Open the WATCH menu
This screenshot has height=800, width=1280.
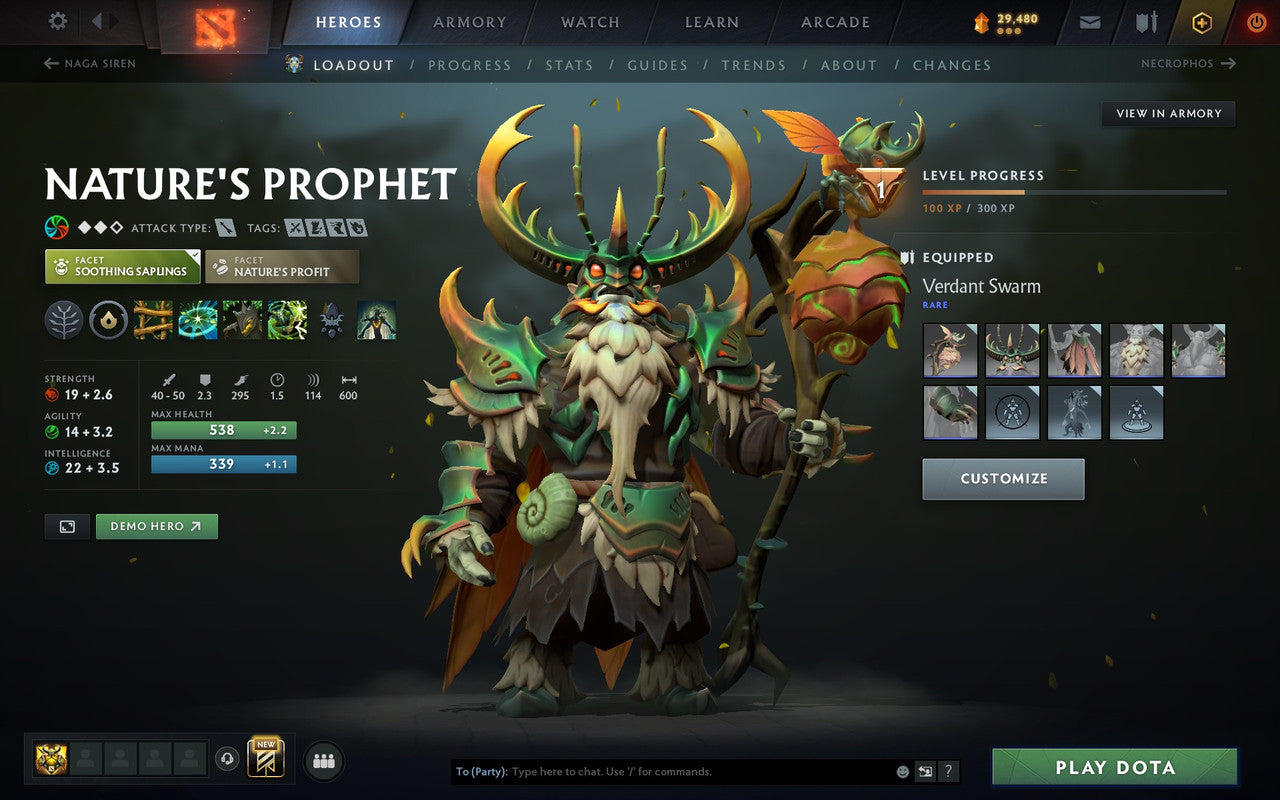click(x=589, y=22)
